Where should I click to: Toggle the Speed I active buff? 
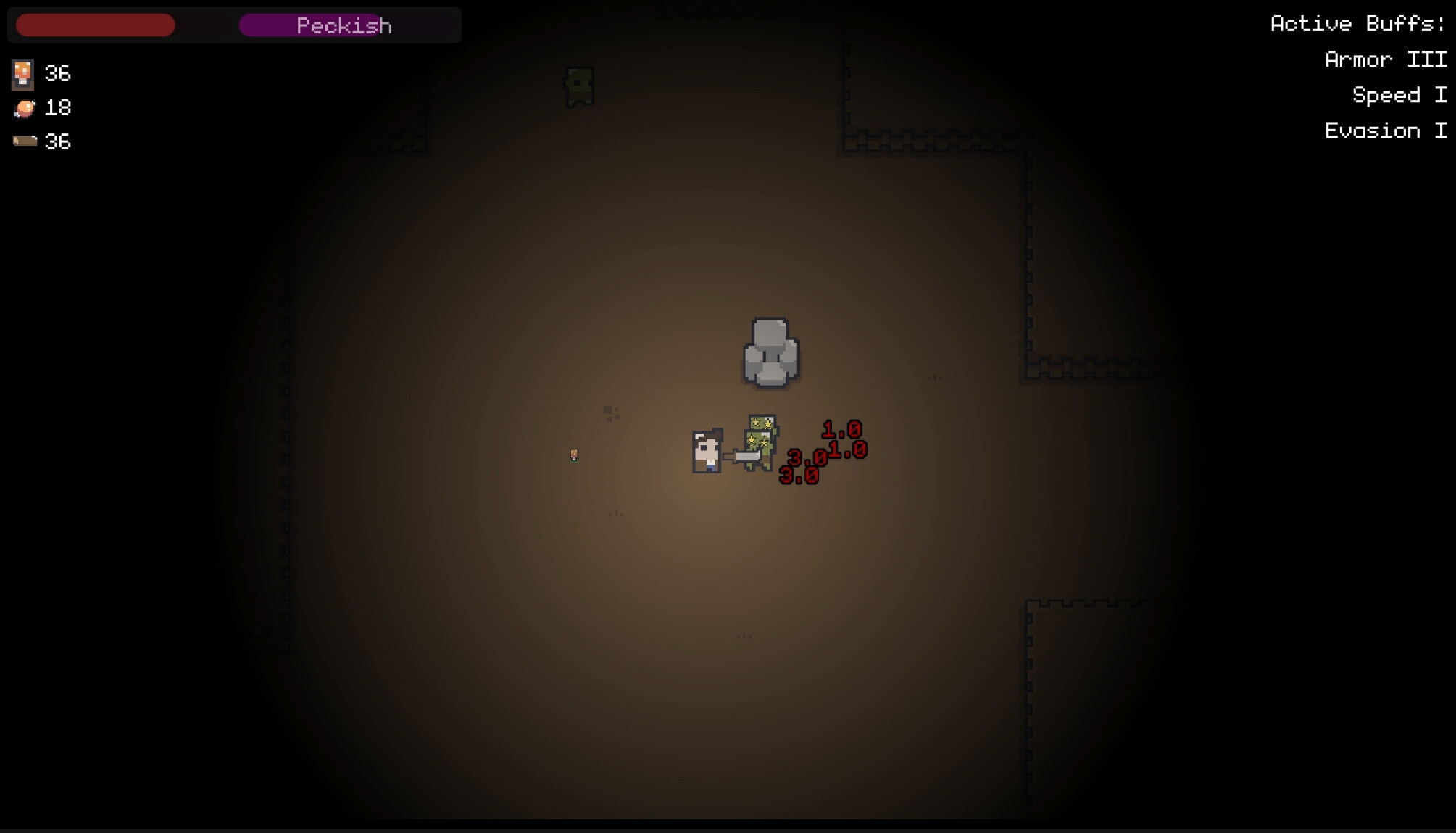pos(1398,95)
